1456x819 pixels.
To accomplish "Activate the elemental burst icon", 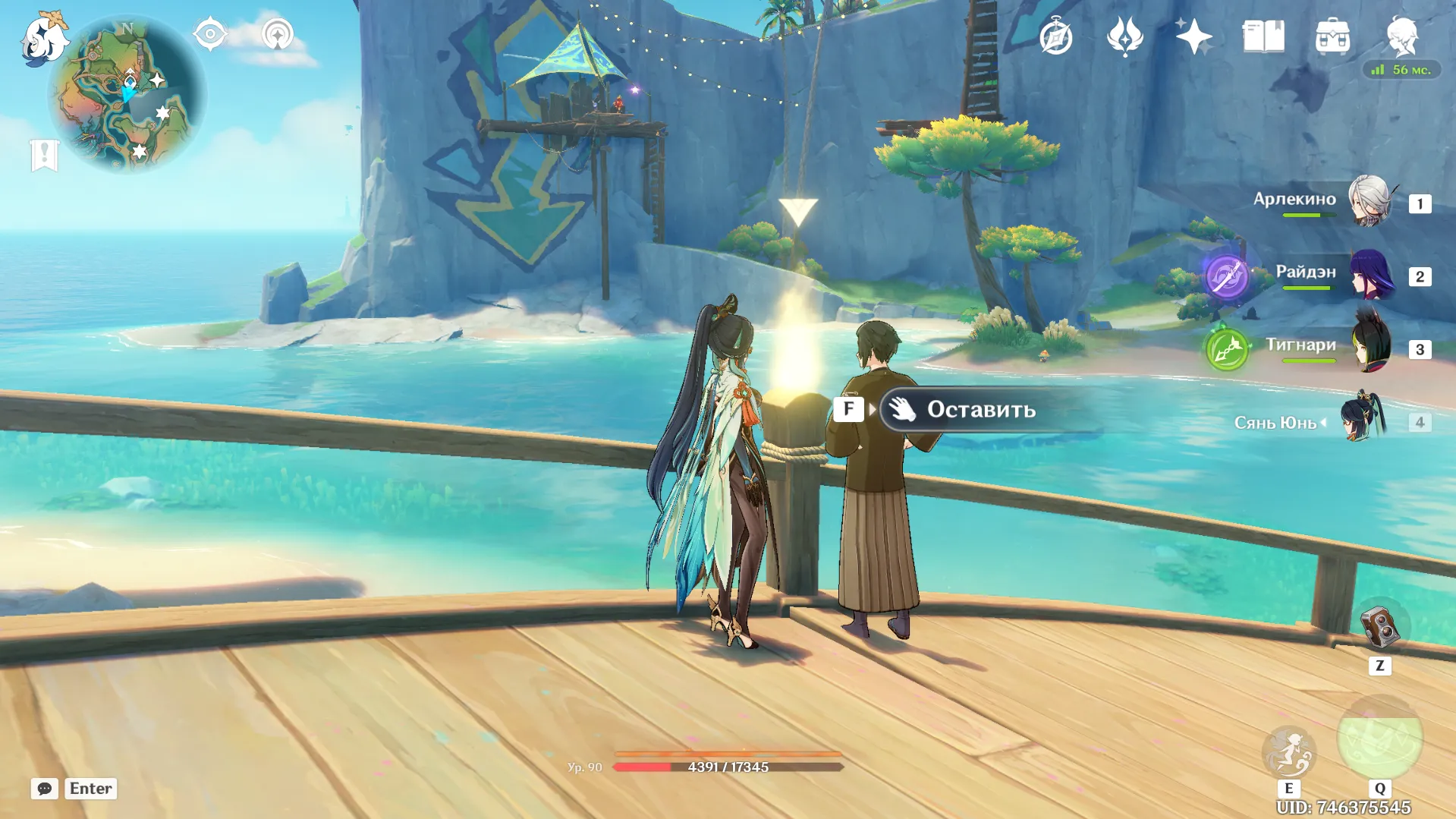I will pyautogui.click(x=1379, y=738).
